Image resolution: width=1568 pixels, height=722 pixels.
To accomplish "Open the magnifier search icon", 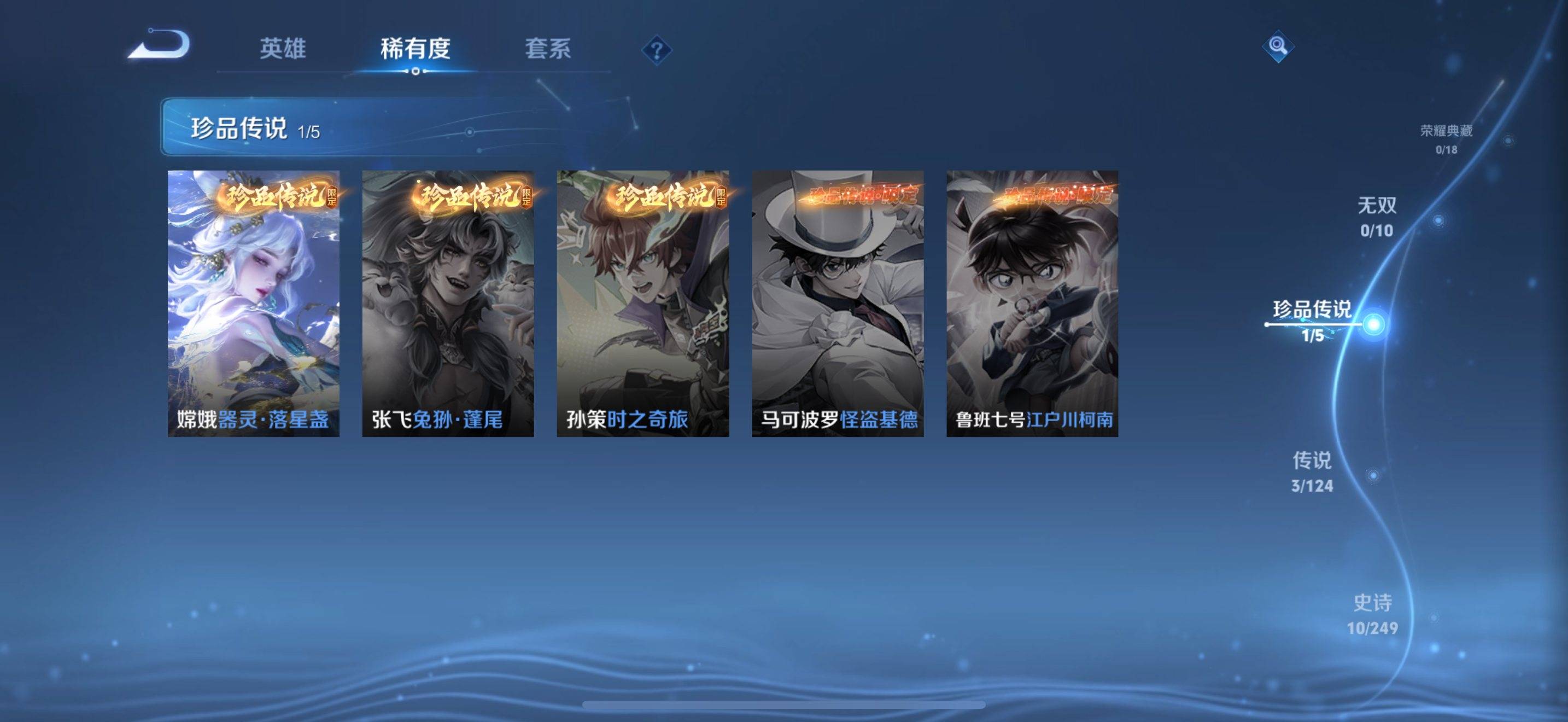I will pyautogui.click(x=1278, y=46).
